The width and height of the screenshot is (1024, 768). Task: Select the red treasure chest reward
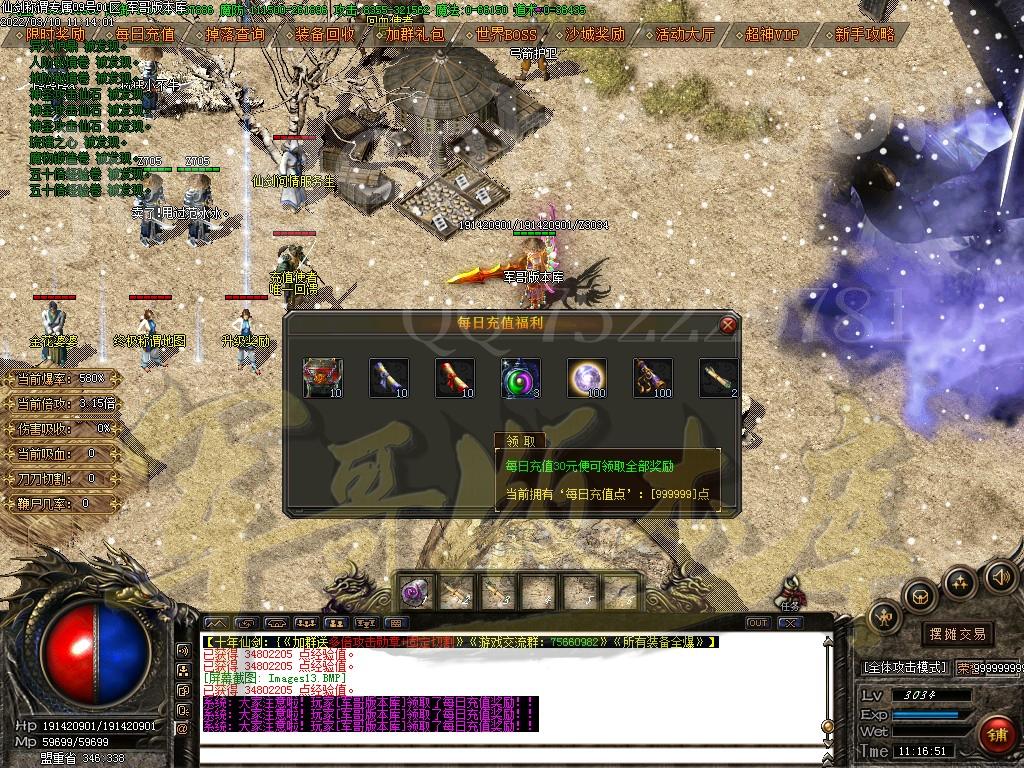322,377
